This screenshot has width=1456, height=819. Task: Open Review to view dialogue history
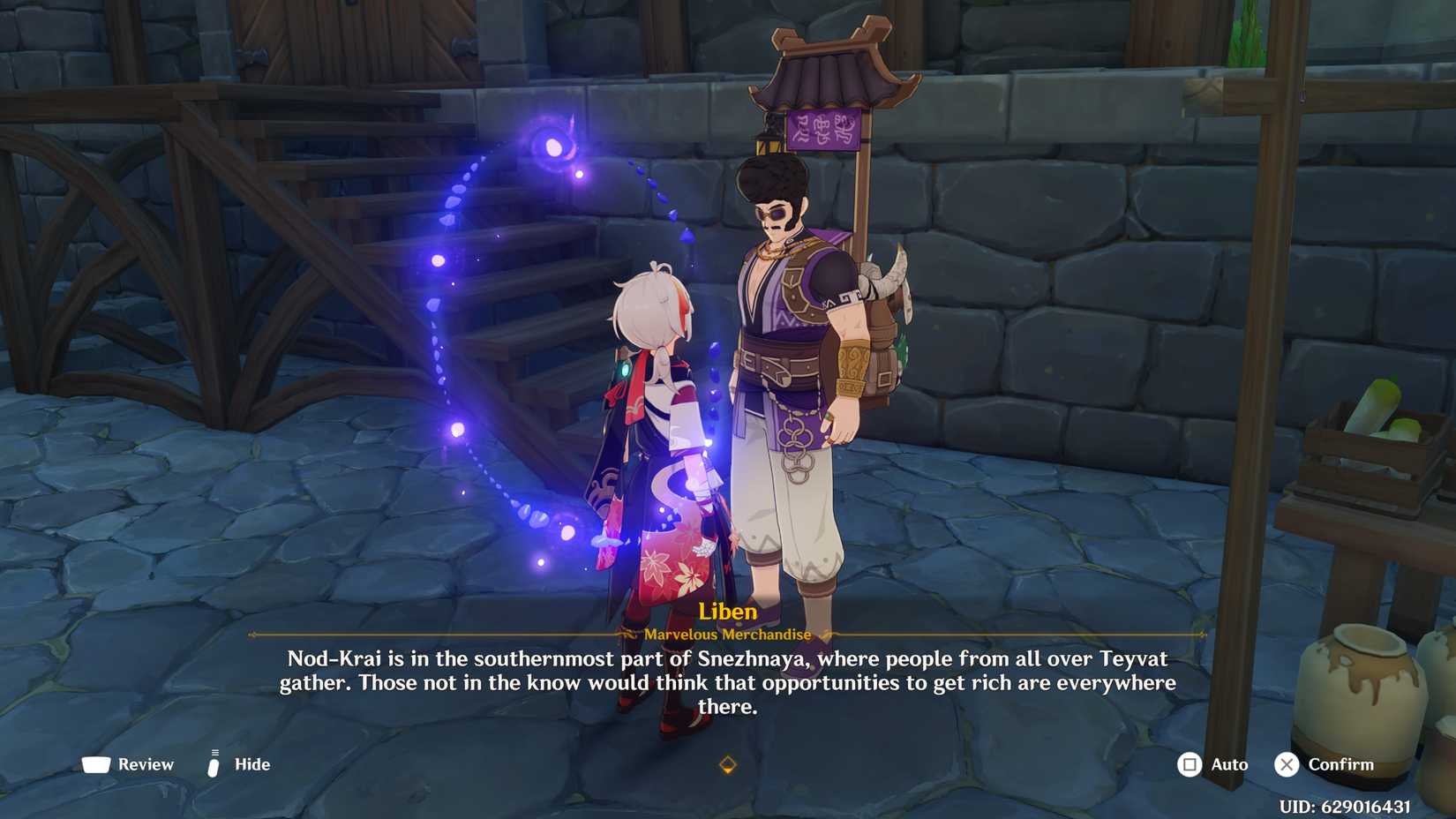[146, 764]
